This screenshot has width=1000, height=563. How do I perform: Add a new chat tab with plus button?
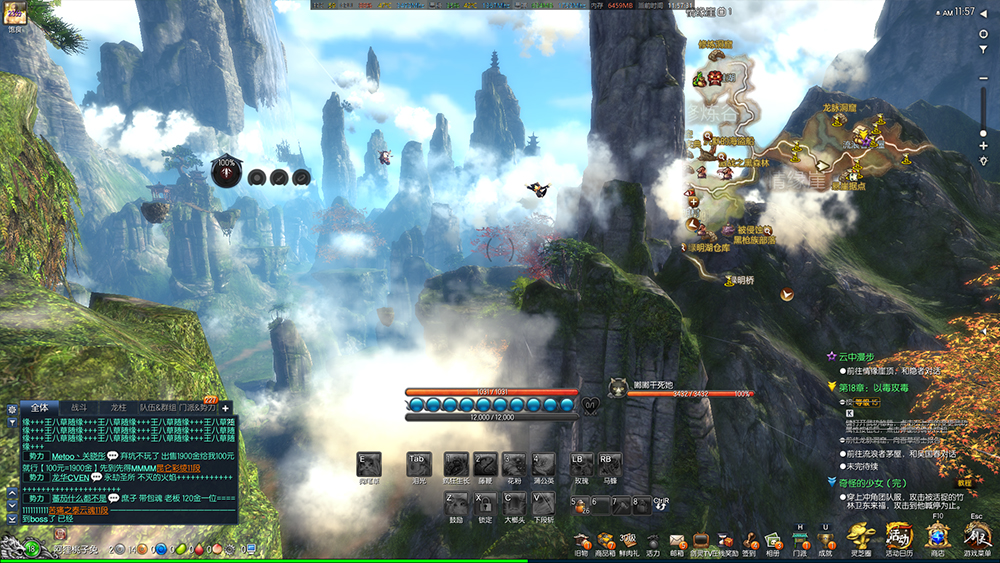point(226,408)
